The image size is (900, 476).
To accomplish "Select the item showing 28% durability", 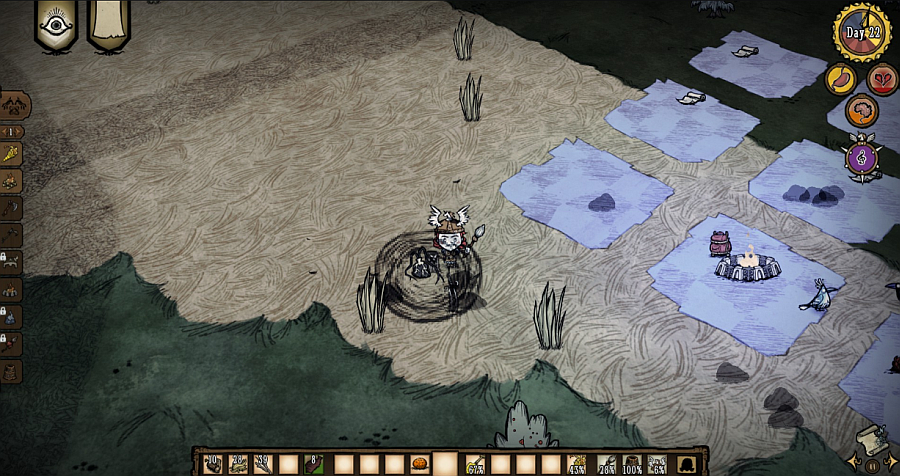I will coord(605,465).
